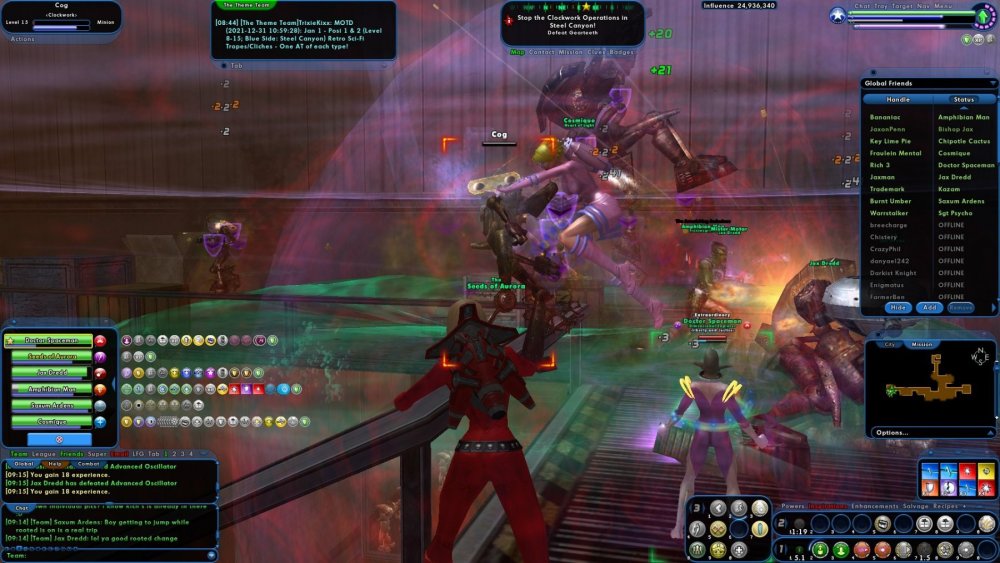Select Doctor Spaceman in the team list
This screenshot has width=1000, height=563.
pos(51,341)
